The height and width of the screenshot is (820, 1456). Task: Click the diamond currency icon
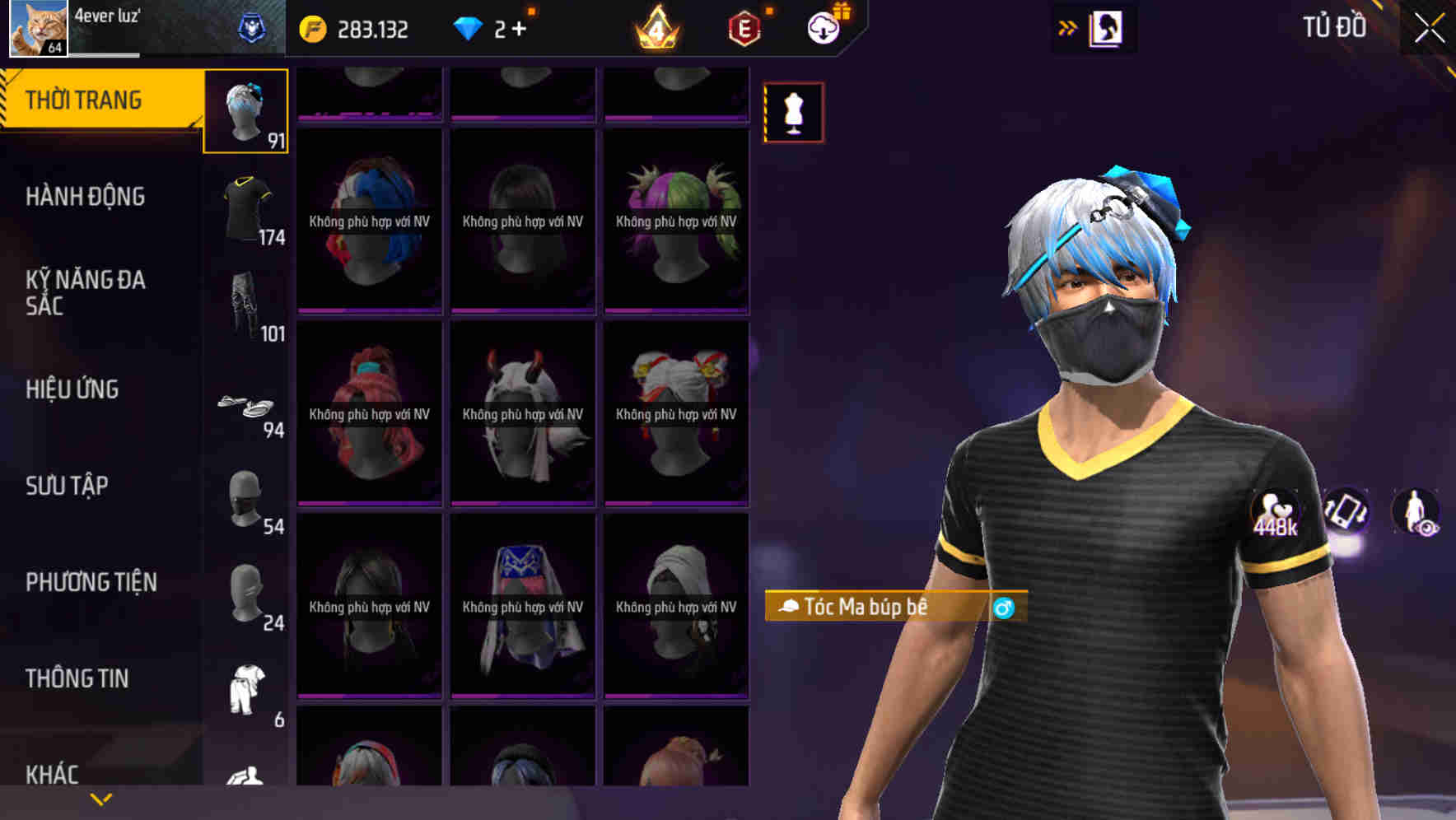point(469,27)
